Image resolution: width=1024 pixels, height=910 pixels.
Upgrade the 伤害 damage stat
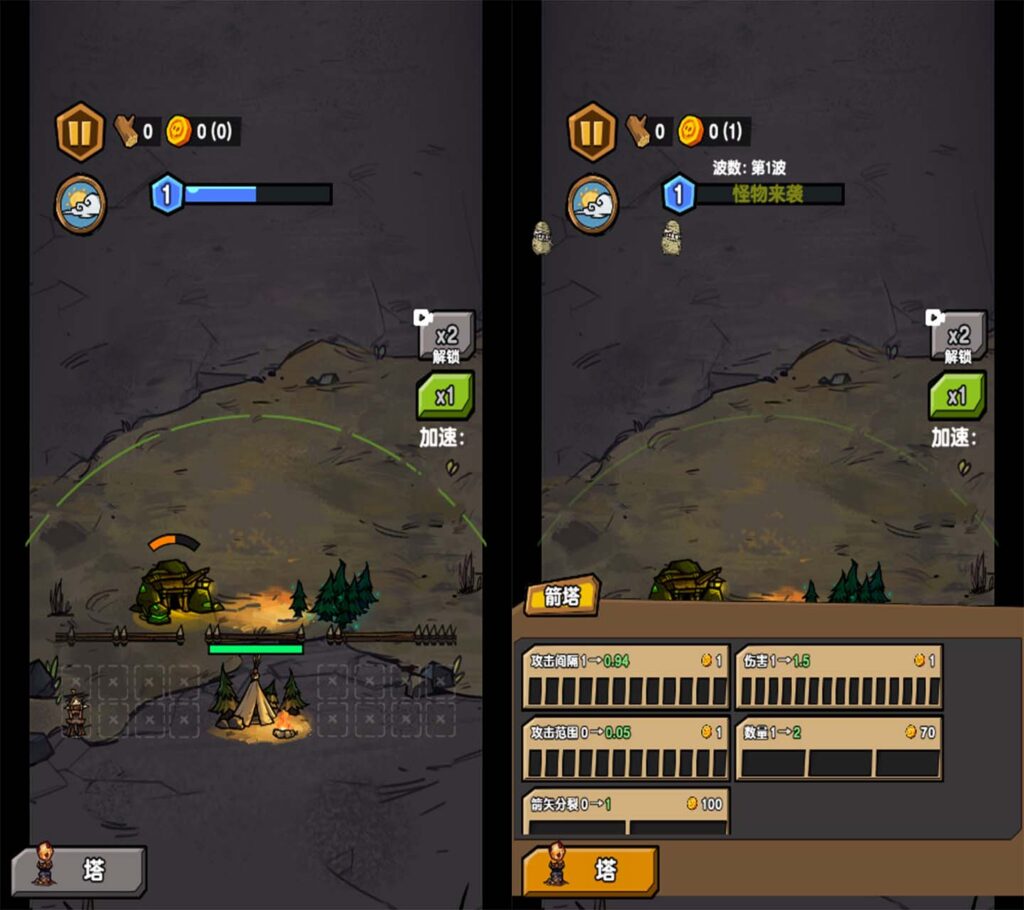tap(839, 678)
